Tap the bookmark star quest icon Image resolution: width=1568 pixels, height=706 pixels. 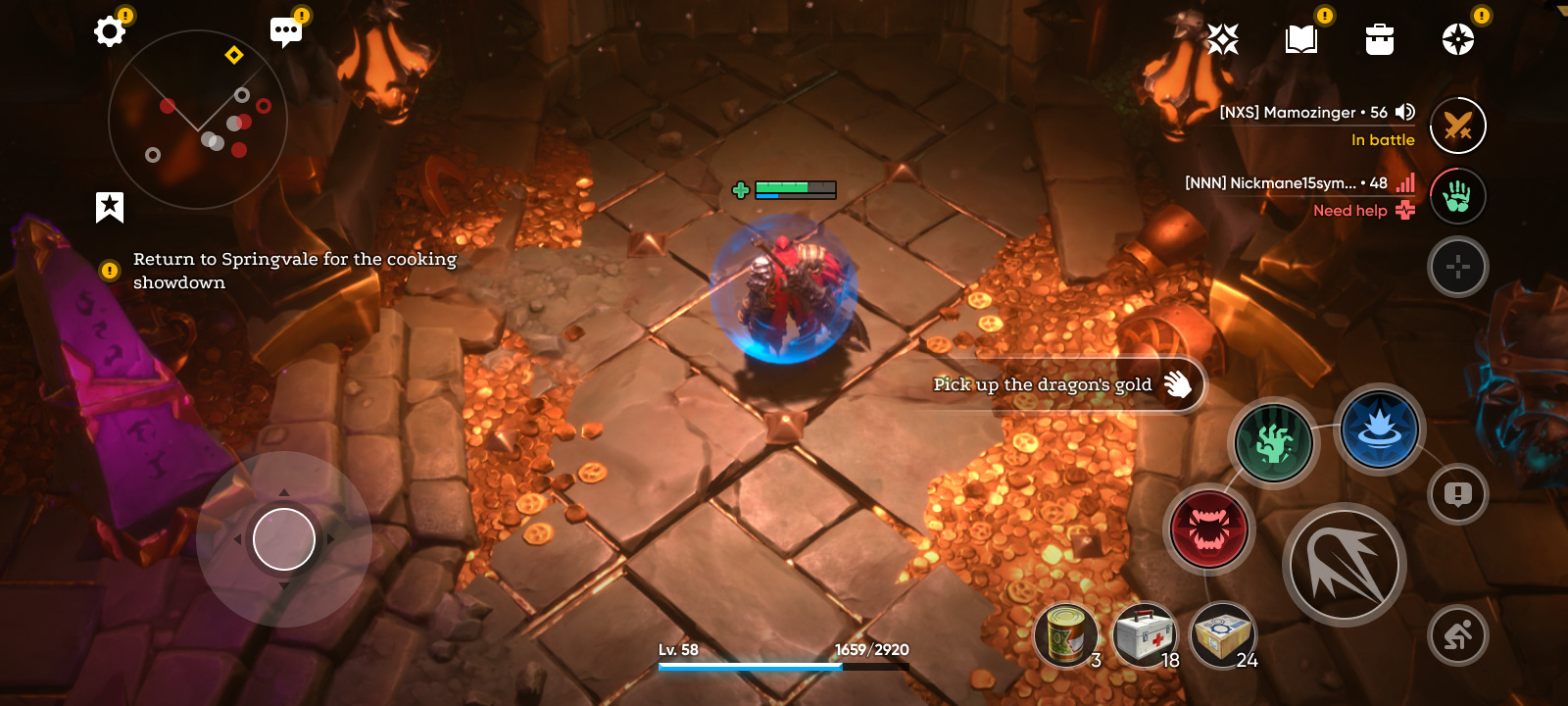pyautogui.click(x=110, y=207)
